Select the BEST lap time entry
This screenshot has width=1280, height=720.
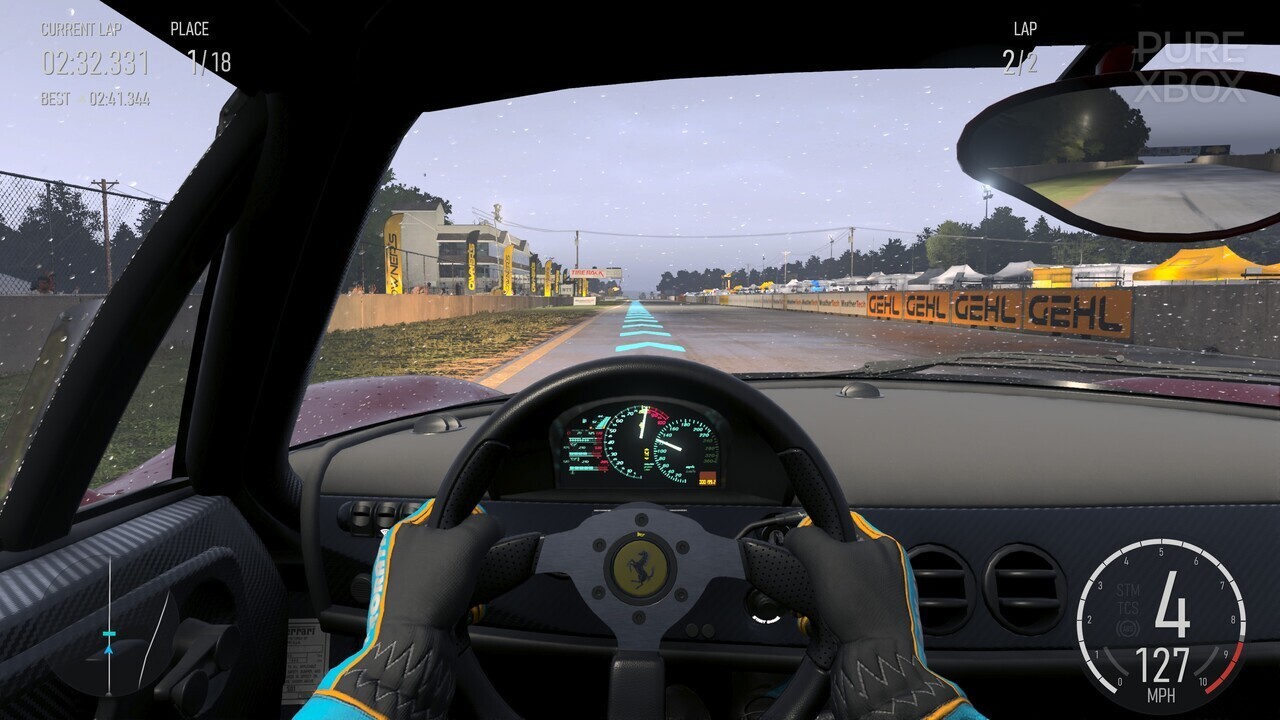coord(120,97)
